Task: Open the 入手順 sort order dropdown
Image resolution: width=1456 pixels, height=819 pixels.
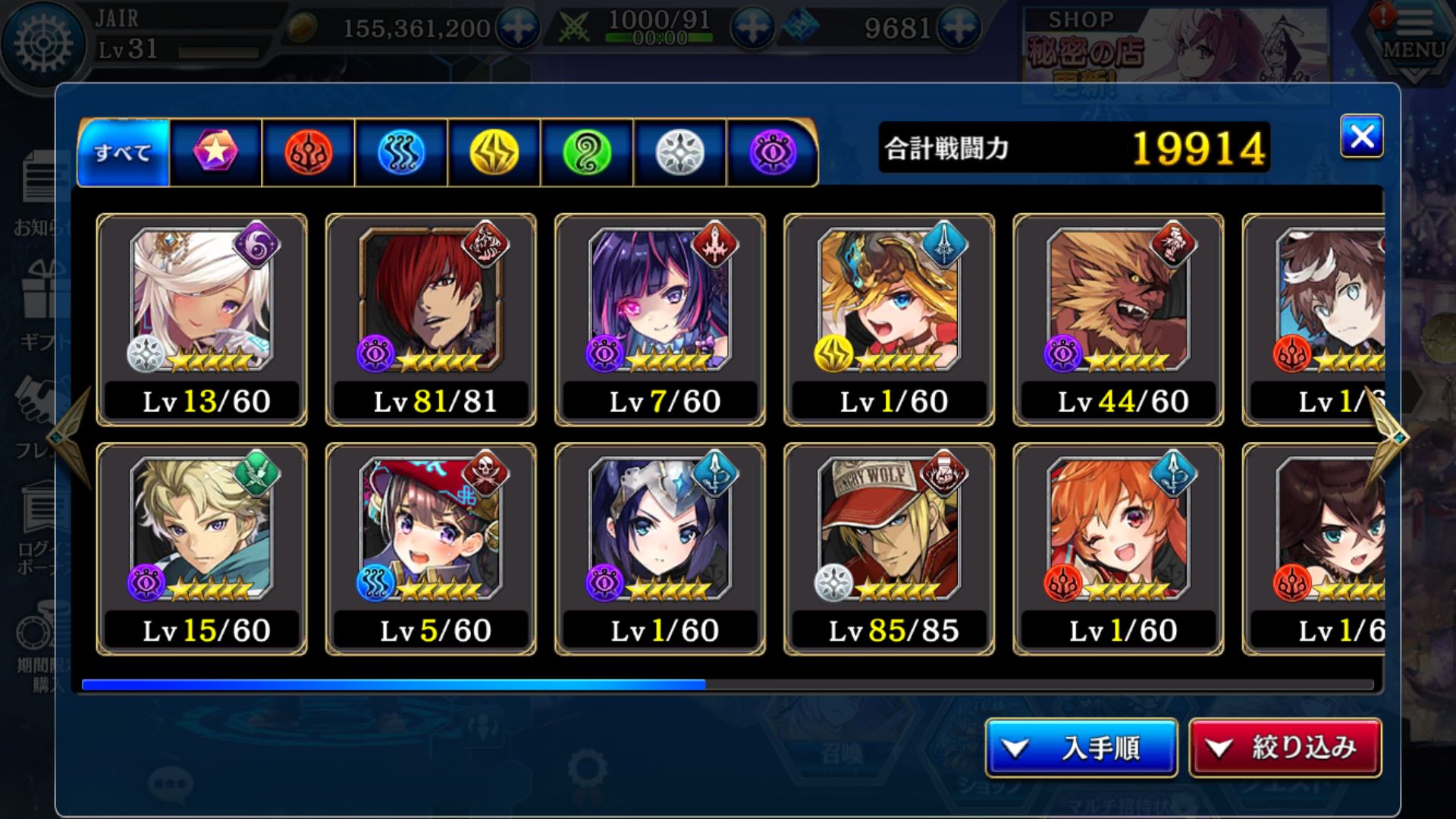Action: pos(1081,748)
